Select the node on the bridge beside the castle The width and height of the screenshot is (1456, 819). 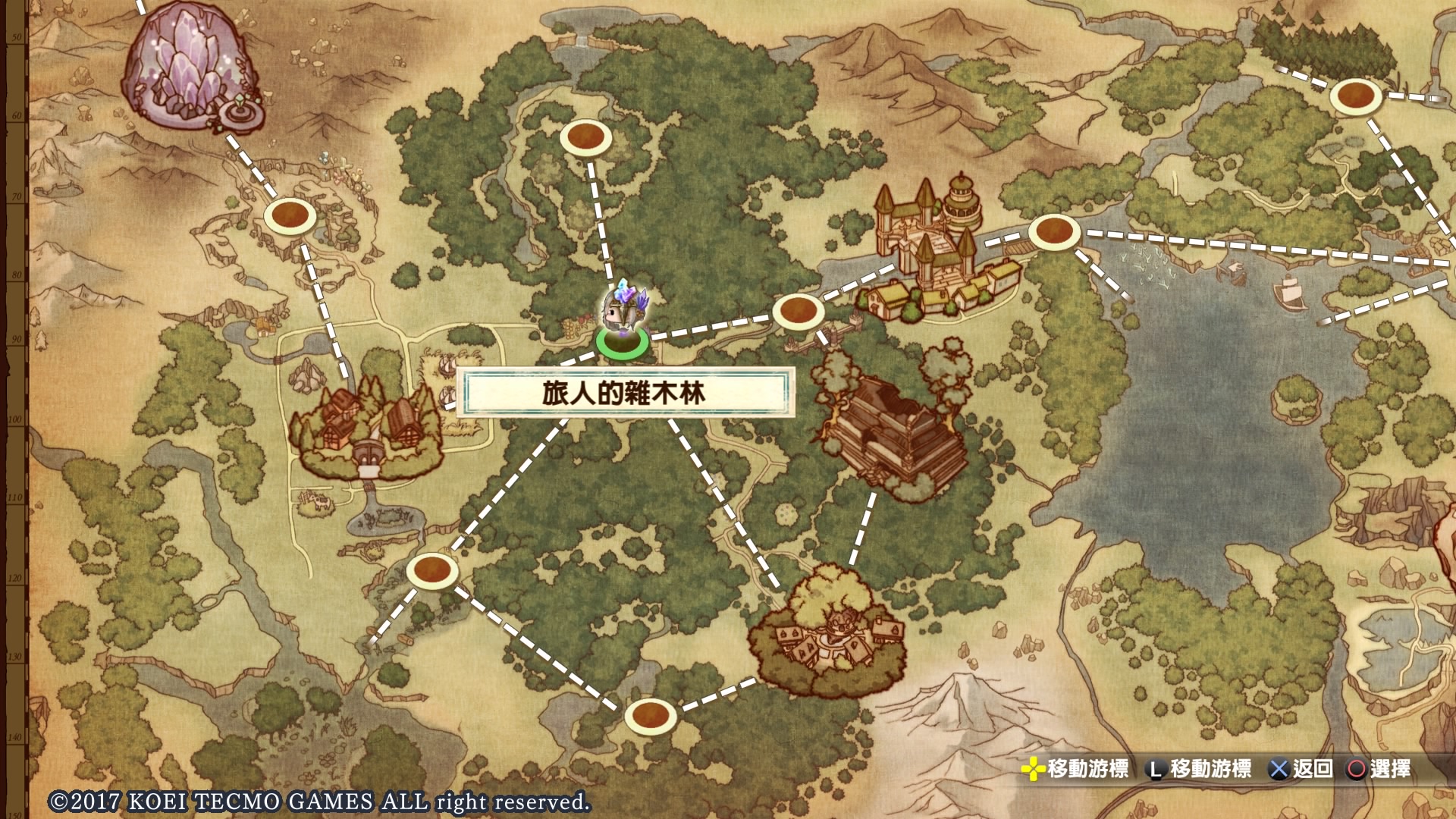click(x=1053, y=231)
